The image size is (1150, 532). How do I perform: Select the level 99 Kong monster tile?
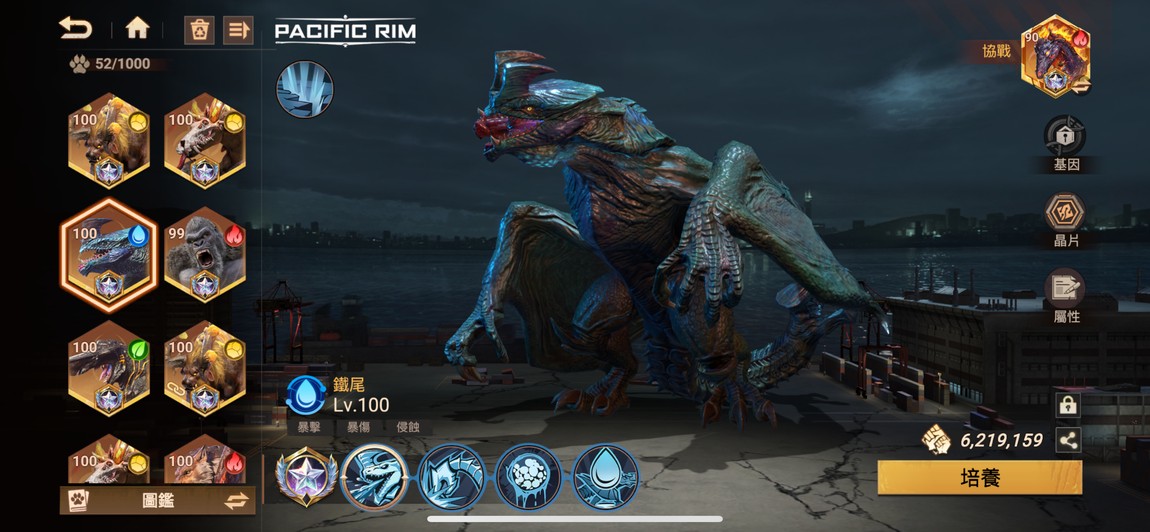tap(204, 256)
